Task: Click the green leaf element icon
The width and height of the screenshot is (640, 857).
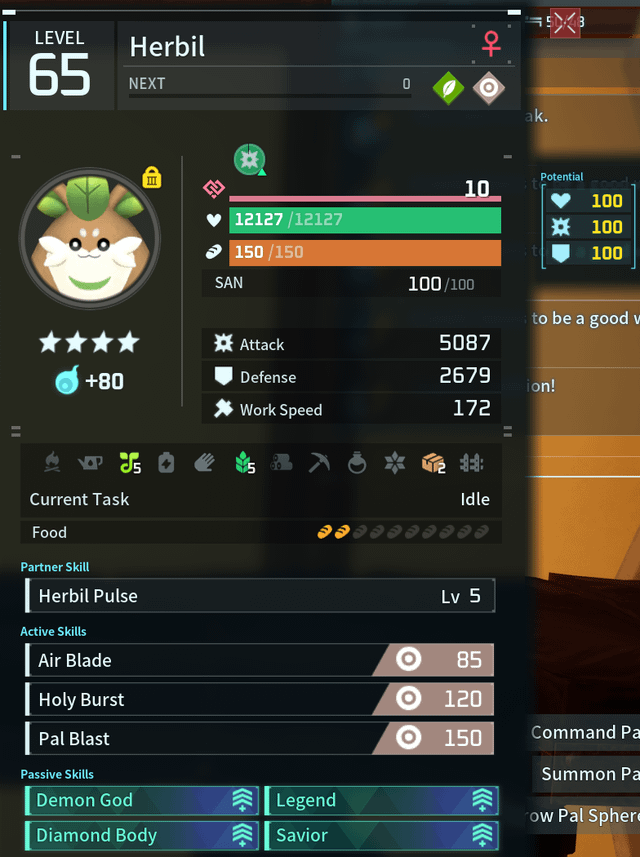Action: pos(448,88)
